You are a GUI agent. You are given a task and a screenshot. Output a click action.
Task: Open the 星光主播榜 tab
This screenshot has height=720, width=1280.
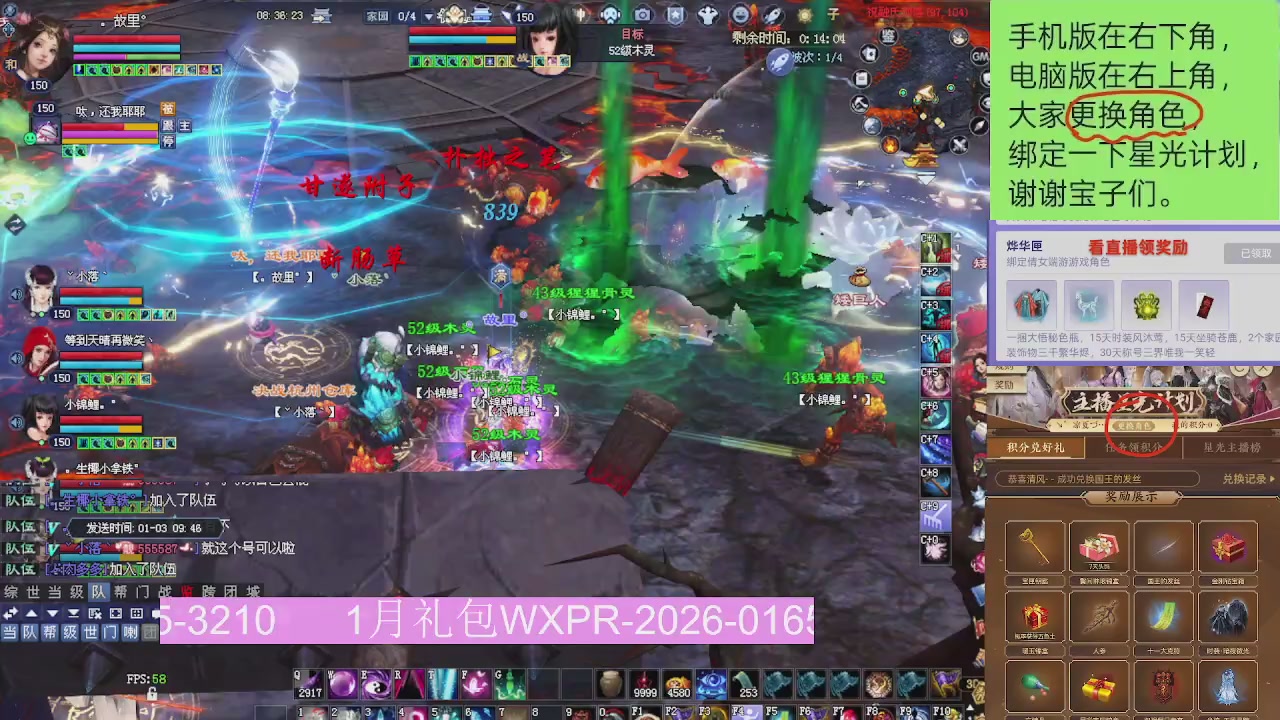pos(1231,448)
